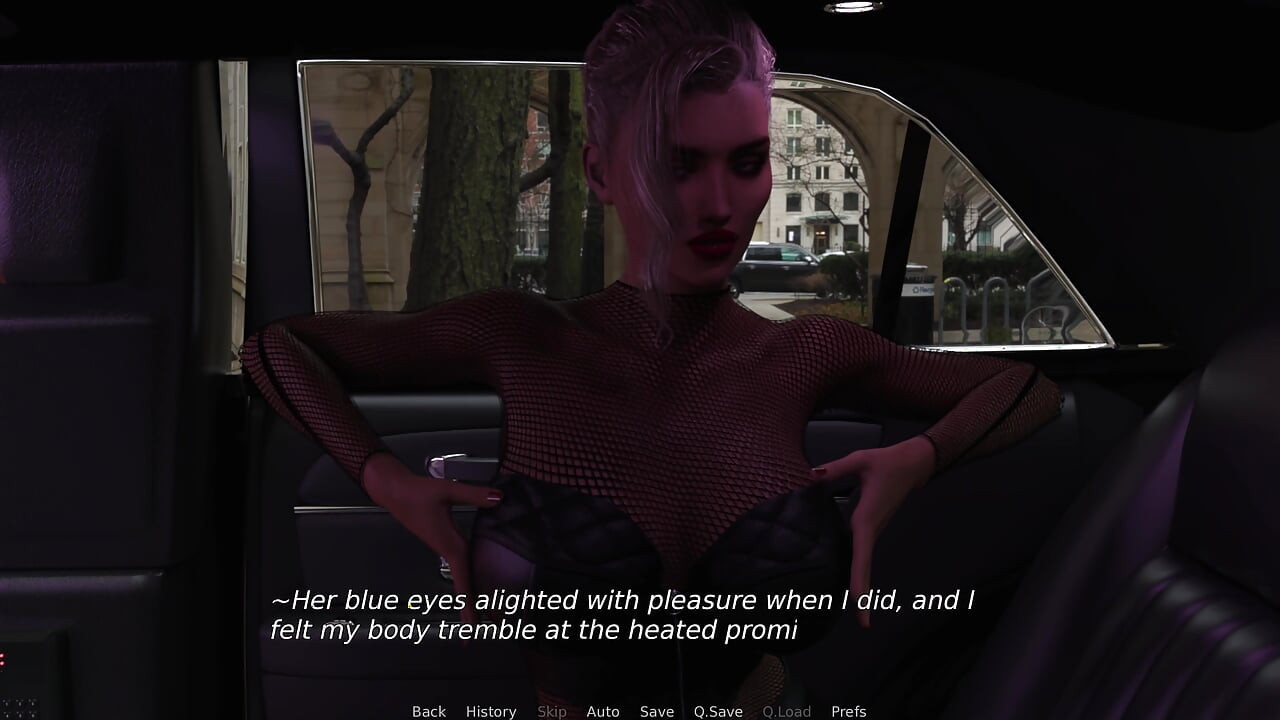Open the Prefs settings
Viewport: 1280px width, 720px height.
(849, 711)
